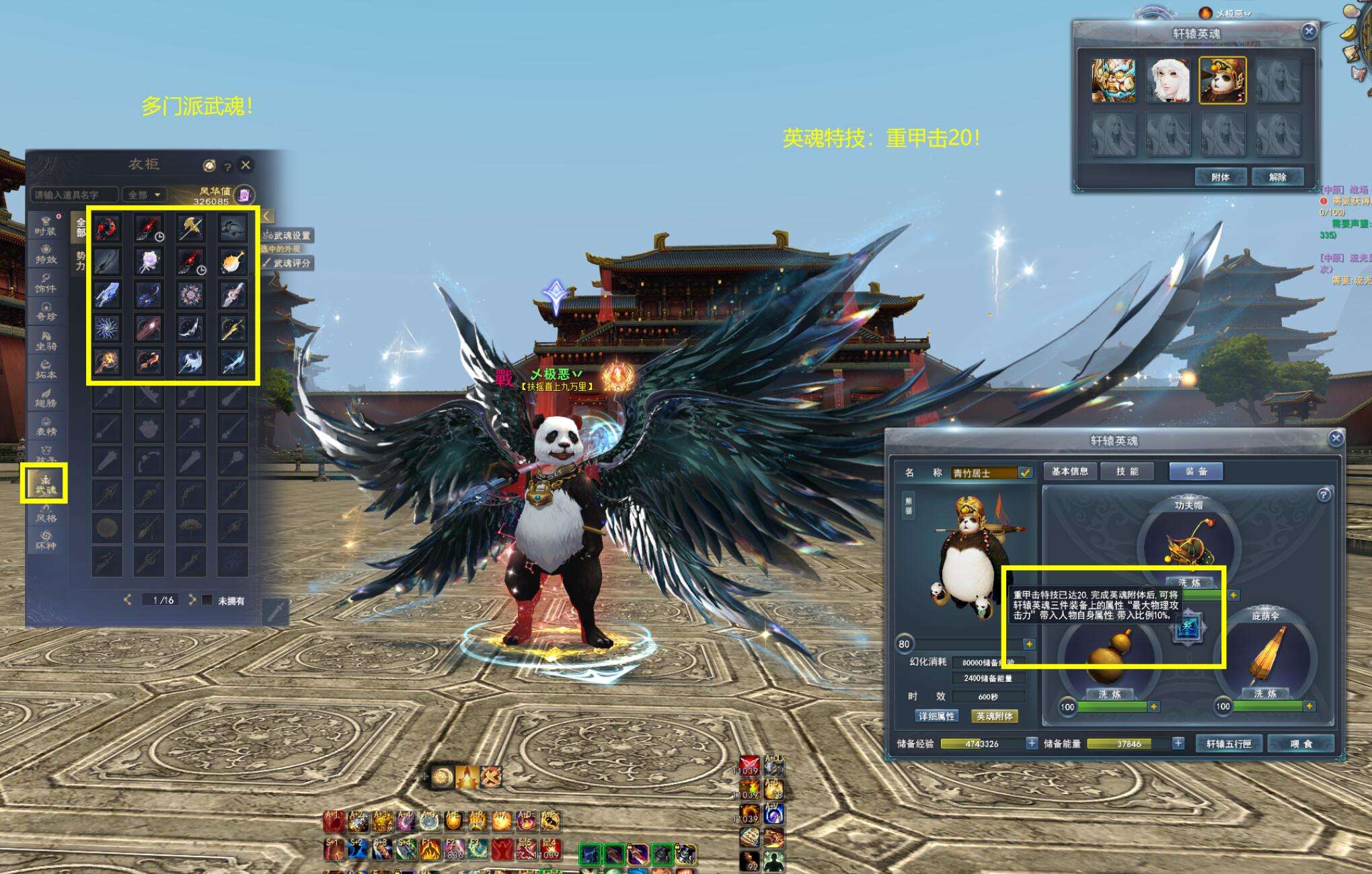
Task: Select the white-haired hero soul portrait
Action: pyautogui.click(x=1168, y=81)
